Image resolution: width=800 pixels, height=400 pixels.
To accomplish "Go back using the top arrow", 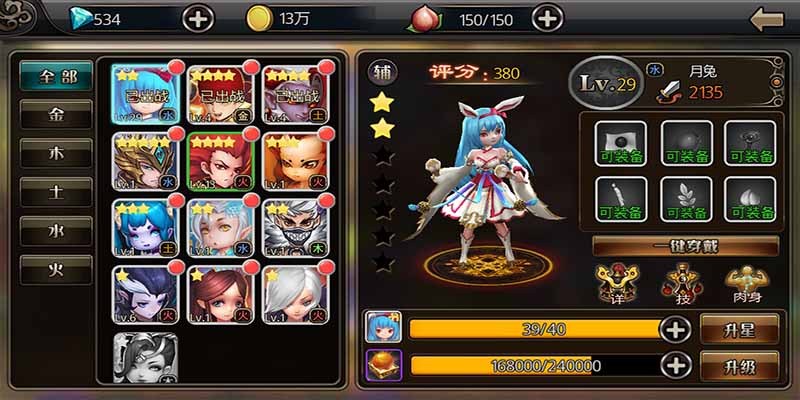I will point(766,18).
